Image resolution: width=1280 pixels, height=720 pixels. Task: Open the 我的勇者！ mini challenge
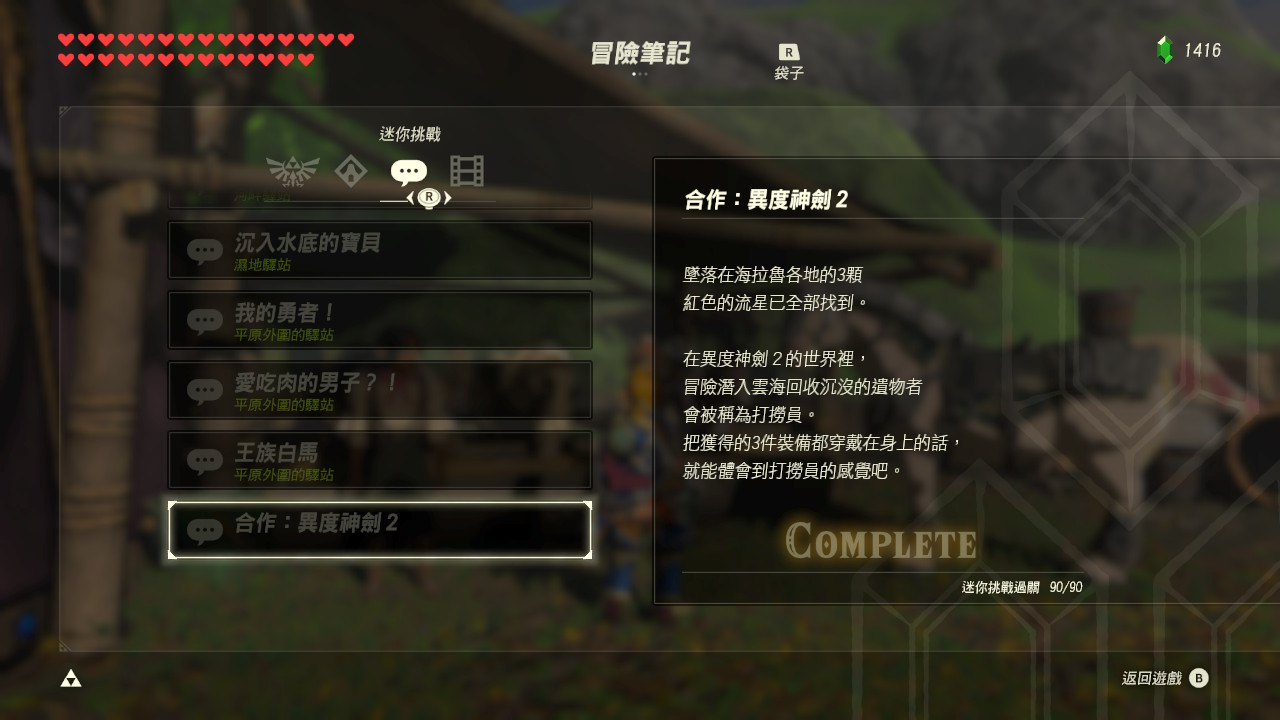tap(380, 320)
